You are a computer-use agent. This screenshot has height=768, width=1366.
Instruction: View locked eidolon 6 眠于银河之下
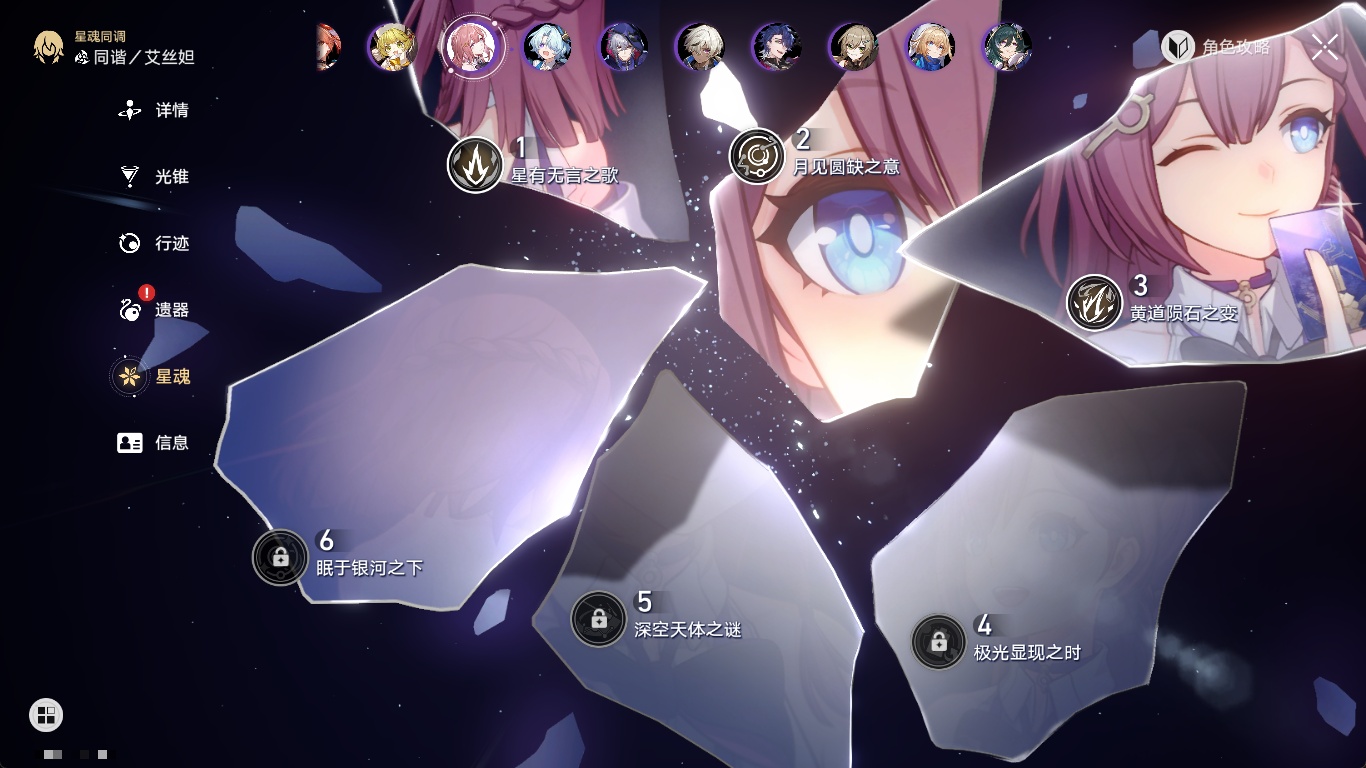coord(280,557)
